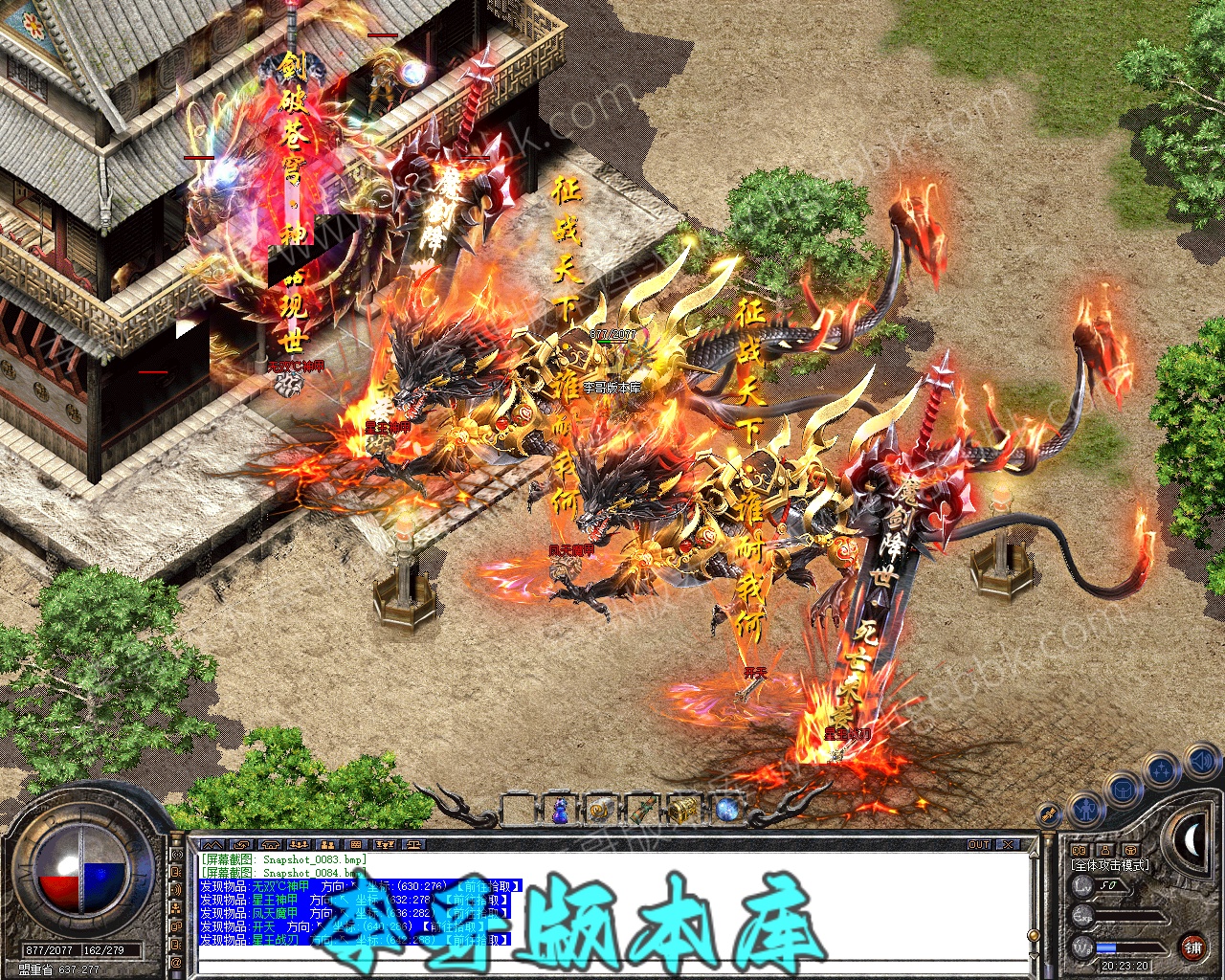Open the bag inventory round button

pos(1122,789)
